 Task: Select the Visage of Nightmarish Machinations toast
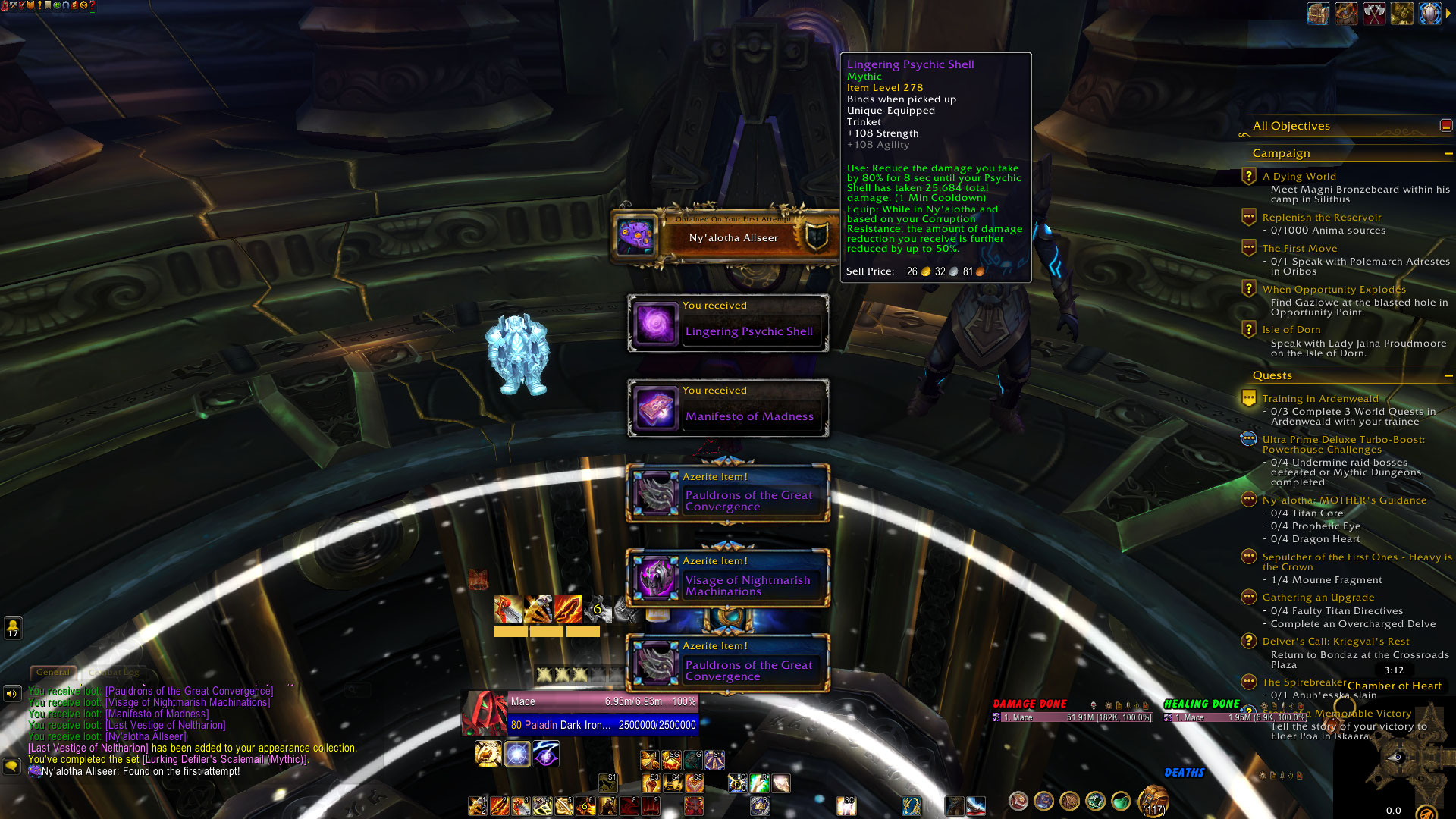tap(728, 579)
